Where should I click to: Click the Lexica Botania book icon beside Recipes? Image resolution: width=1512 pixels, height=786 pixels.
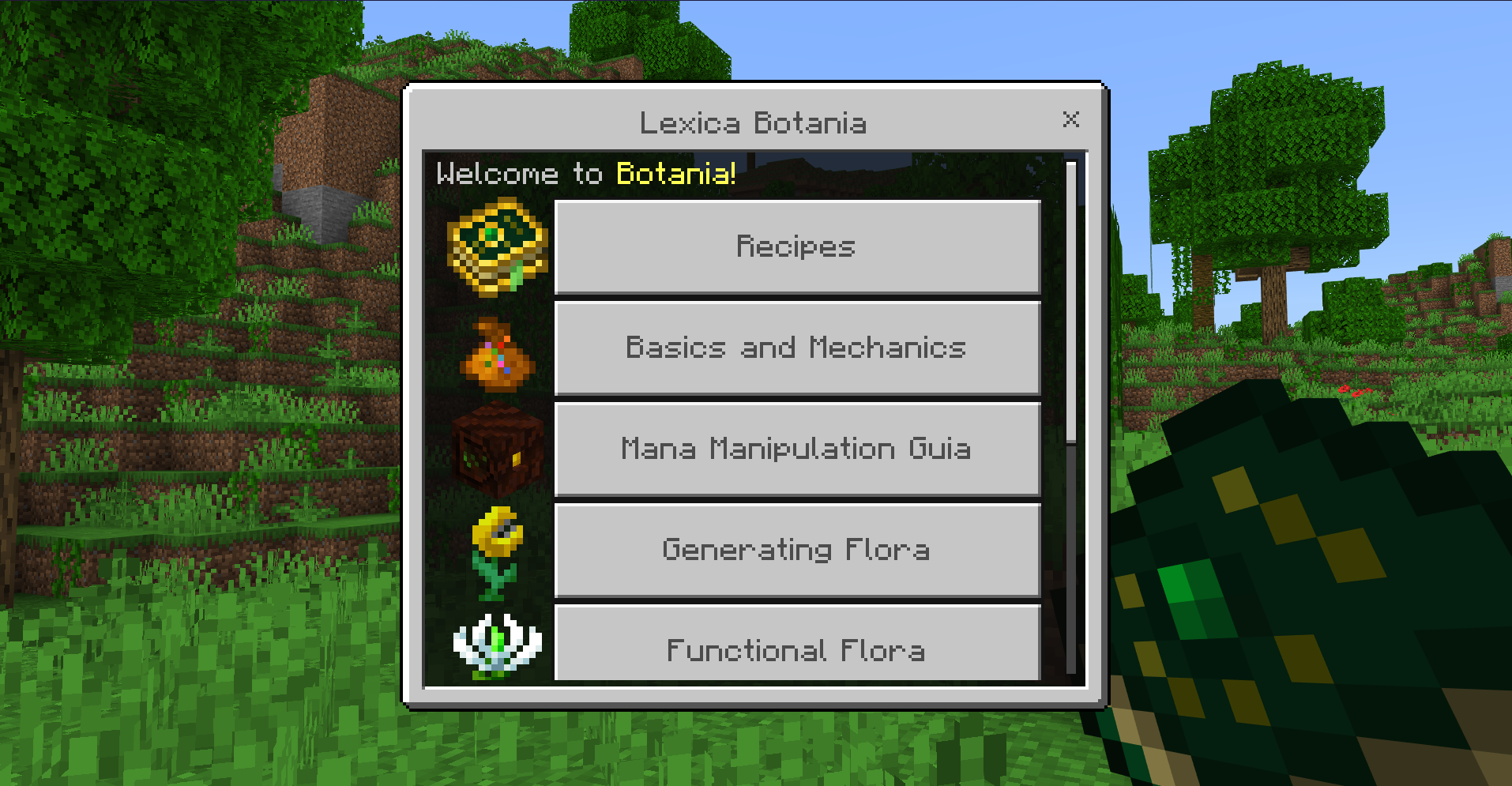[x=498, y=249]
